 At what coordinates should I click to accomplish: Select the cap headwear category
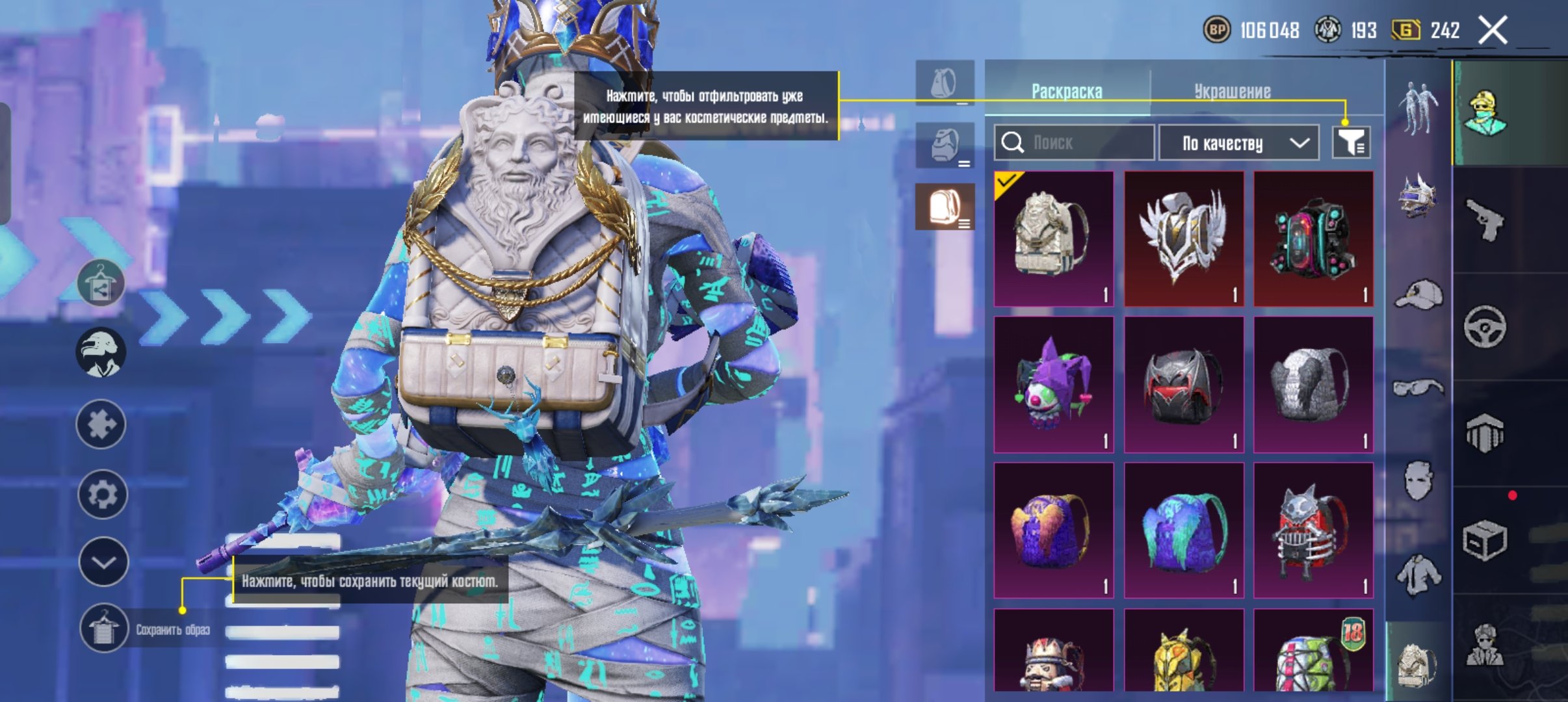click(x=1418, y=294)
